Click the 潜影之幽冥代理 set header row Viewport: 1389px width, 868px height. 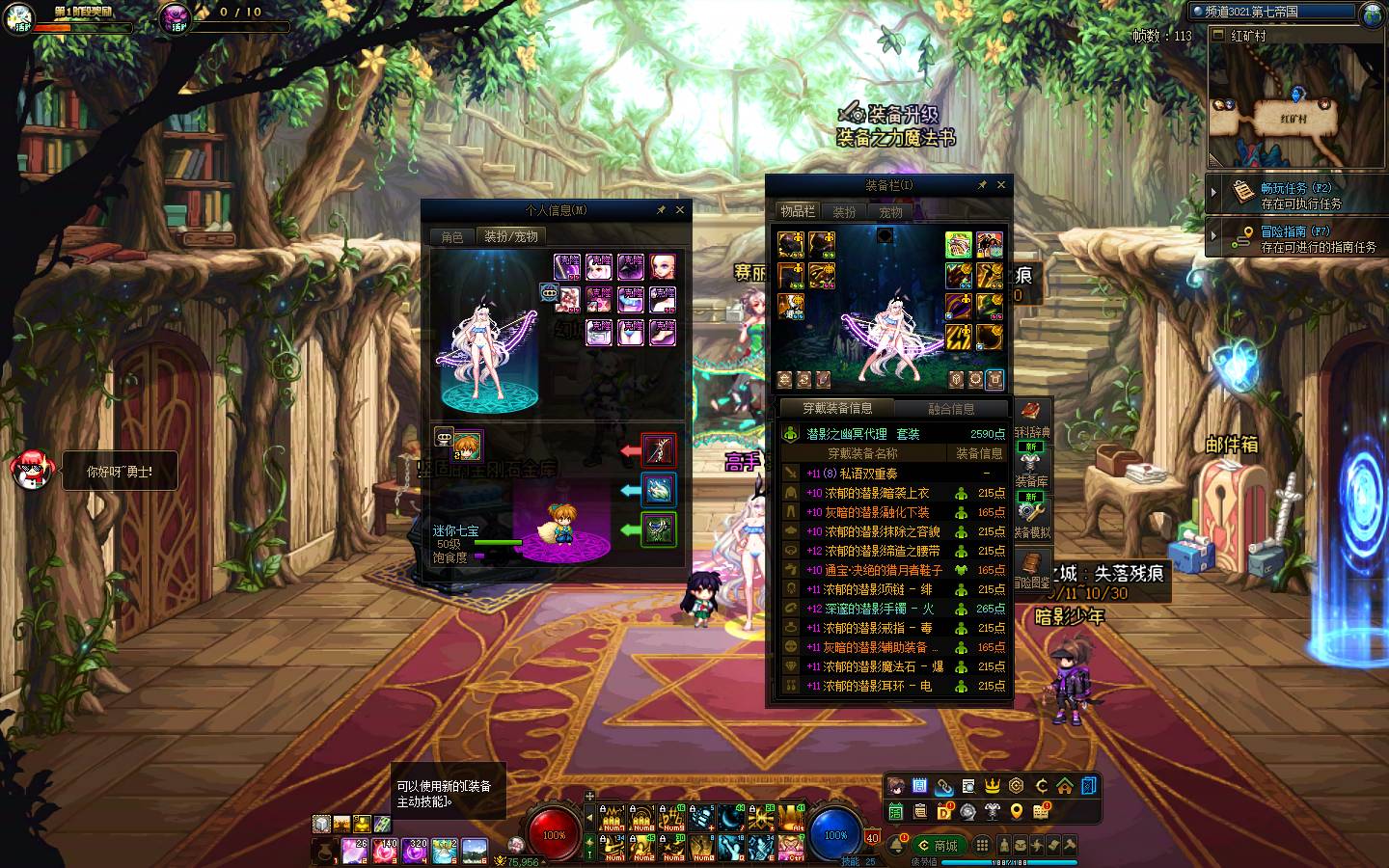pos(892,434)
